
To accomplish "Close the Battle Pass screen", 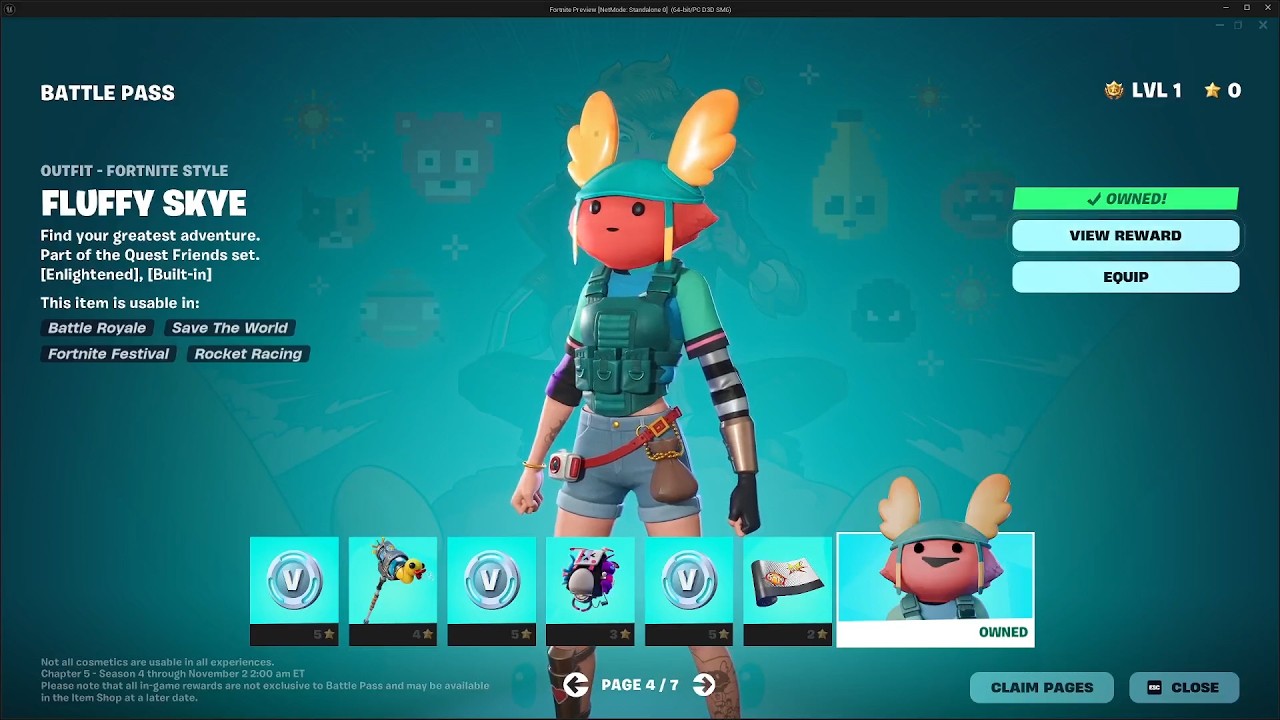I will 1184,687.
